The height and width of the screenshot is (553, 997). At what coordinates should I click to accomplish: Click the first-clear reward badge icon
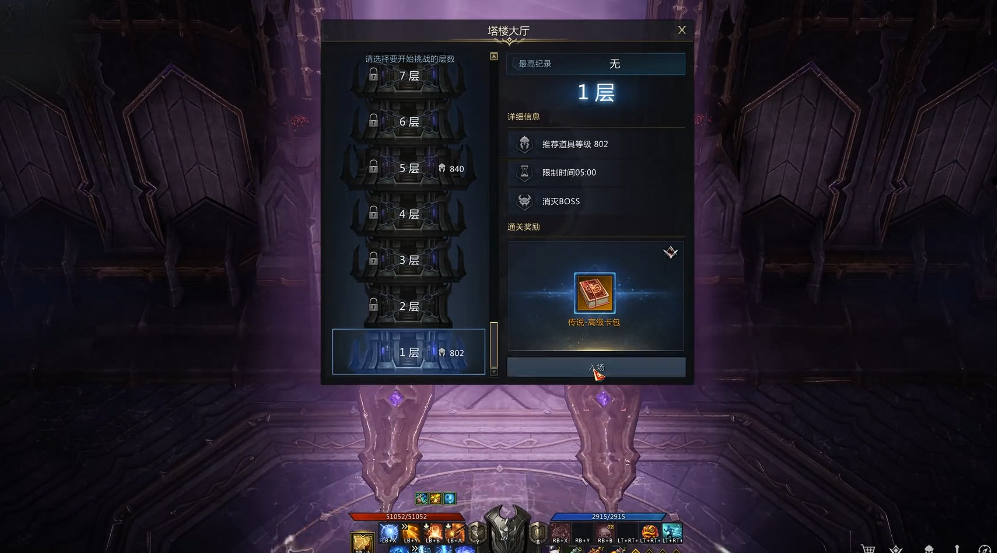(x=670, y=253)
